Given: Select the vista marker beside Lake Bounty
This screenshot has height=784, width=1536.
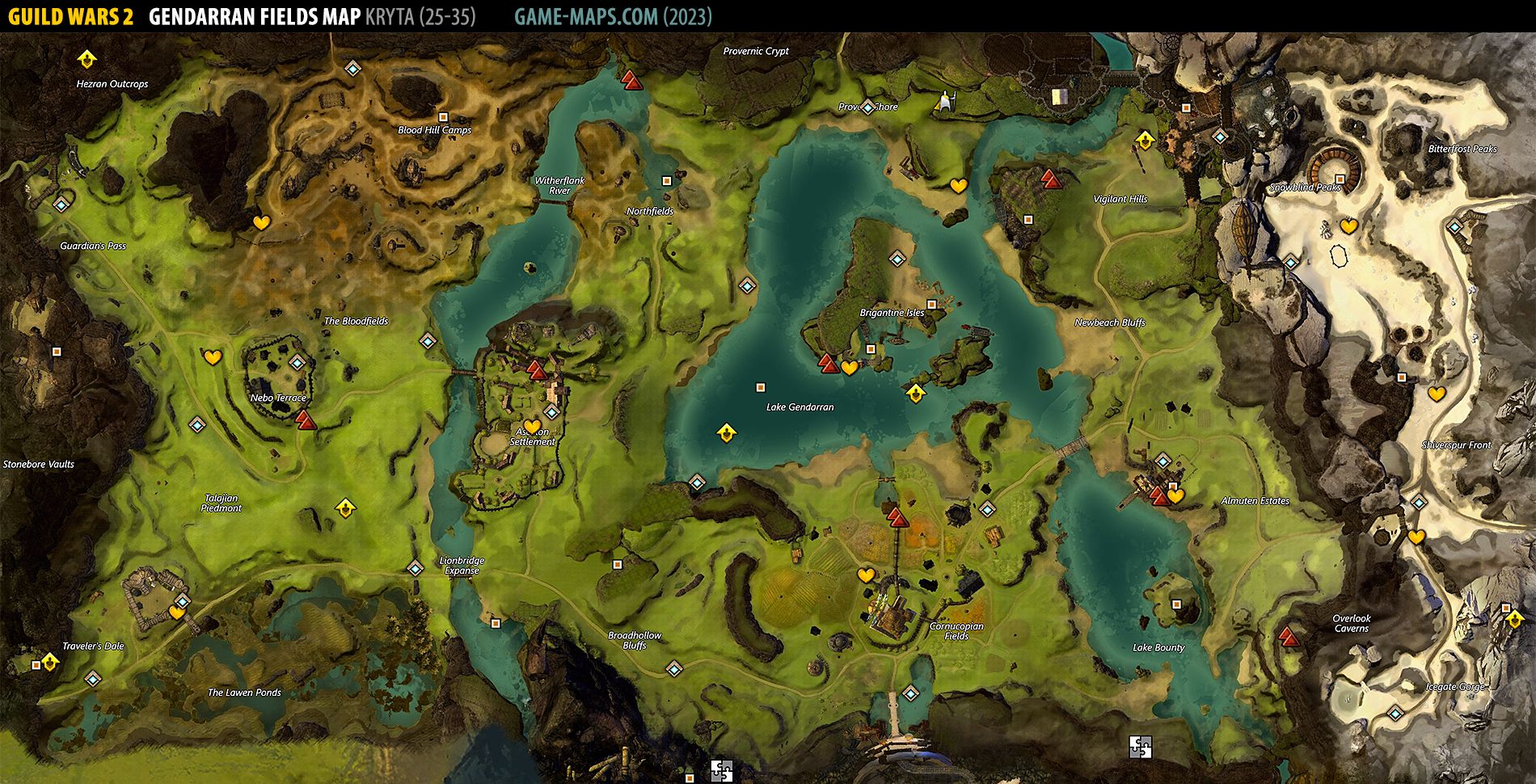Looking at the screenshot, I should click(x=1289, y=637).
